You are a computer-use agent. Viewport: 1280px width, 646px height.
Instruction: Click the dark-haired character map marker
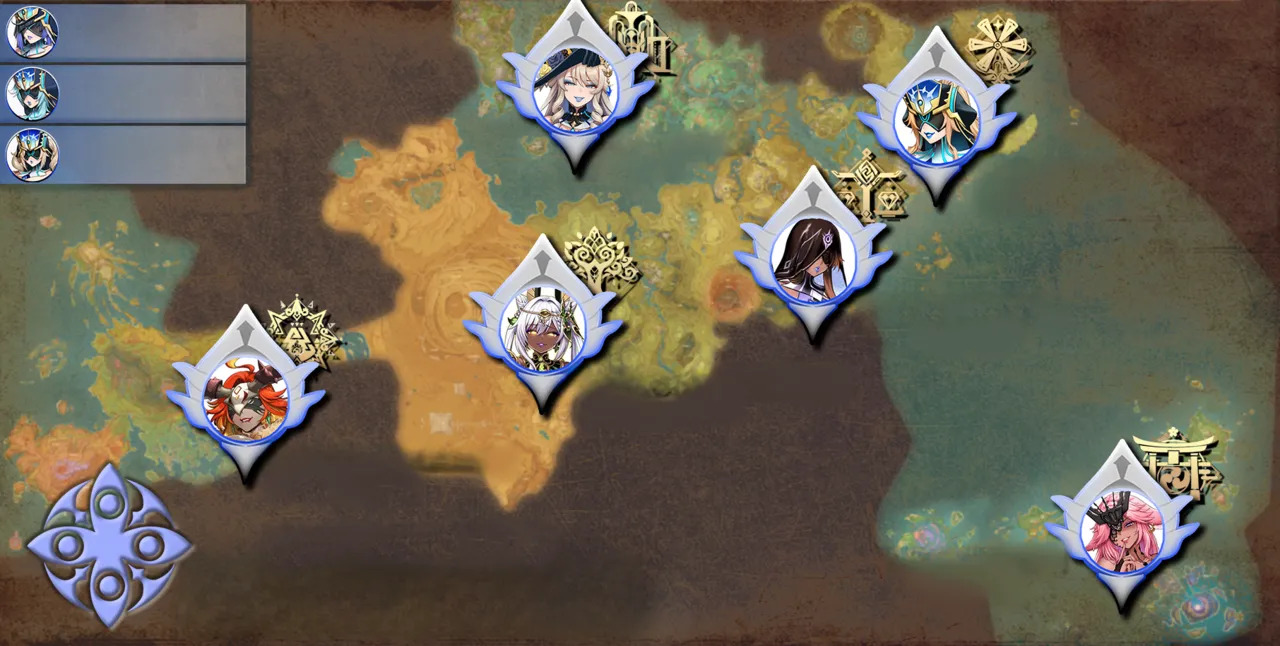[x=814, y=258]
